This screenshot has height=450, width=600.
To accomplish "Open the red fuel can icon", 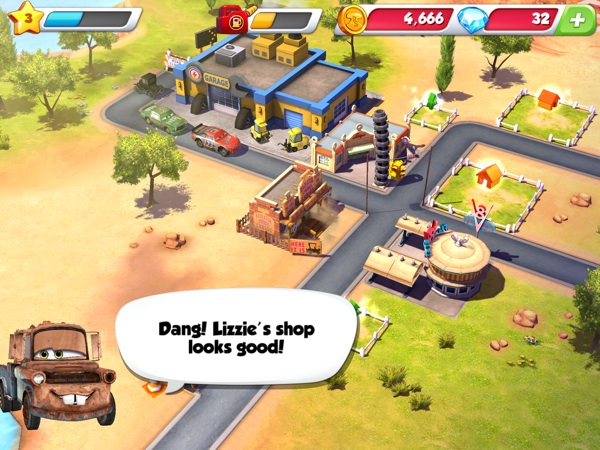I will (233, 19).
